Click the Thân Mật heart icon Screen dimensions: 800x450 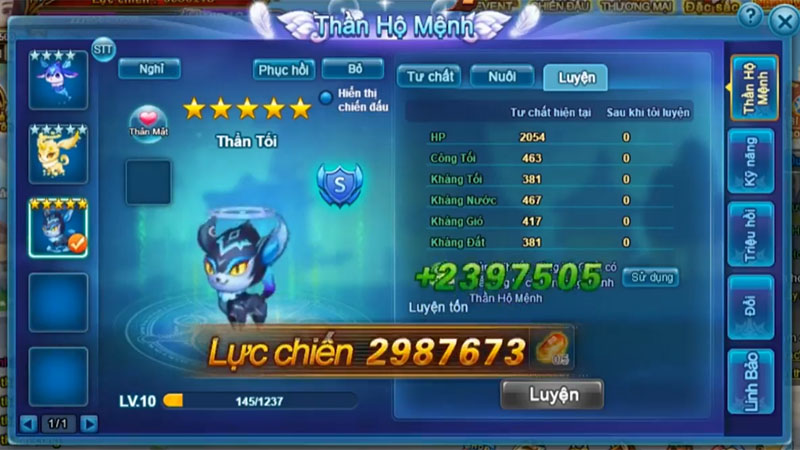pyautogui.click(x=149, y=122)
